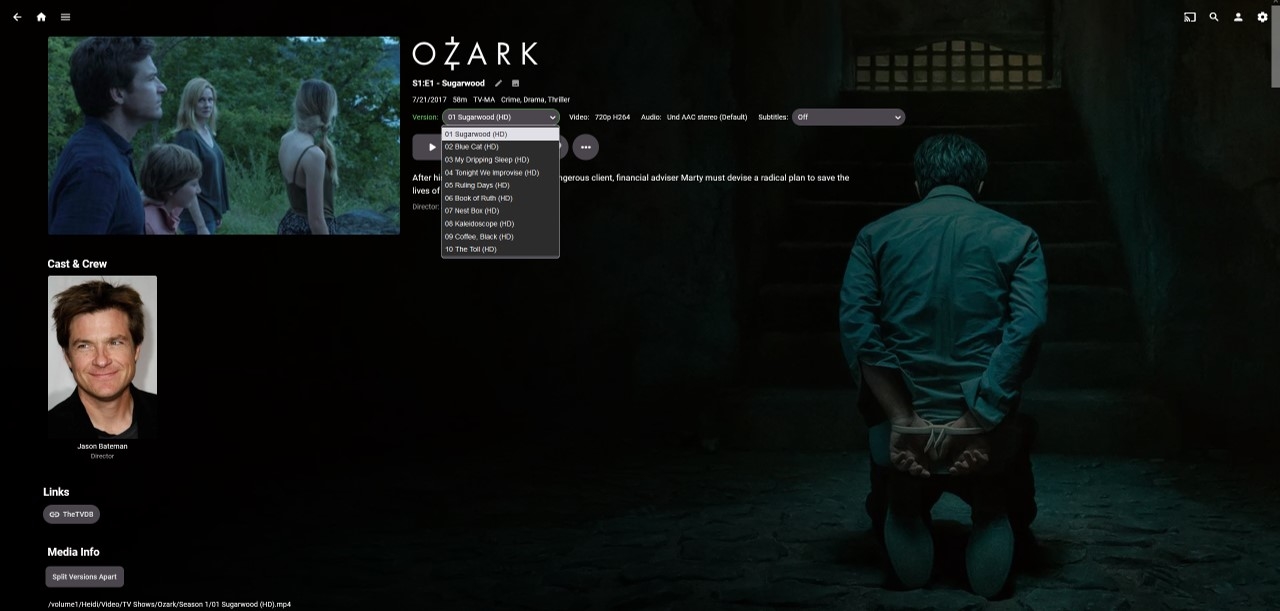The image size is (1280, 611).
Task: Select "02 Blue Cat (HD)" from version list
Action: click(x=472, y=147)
